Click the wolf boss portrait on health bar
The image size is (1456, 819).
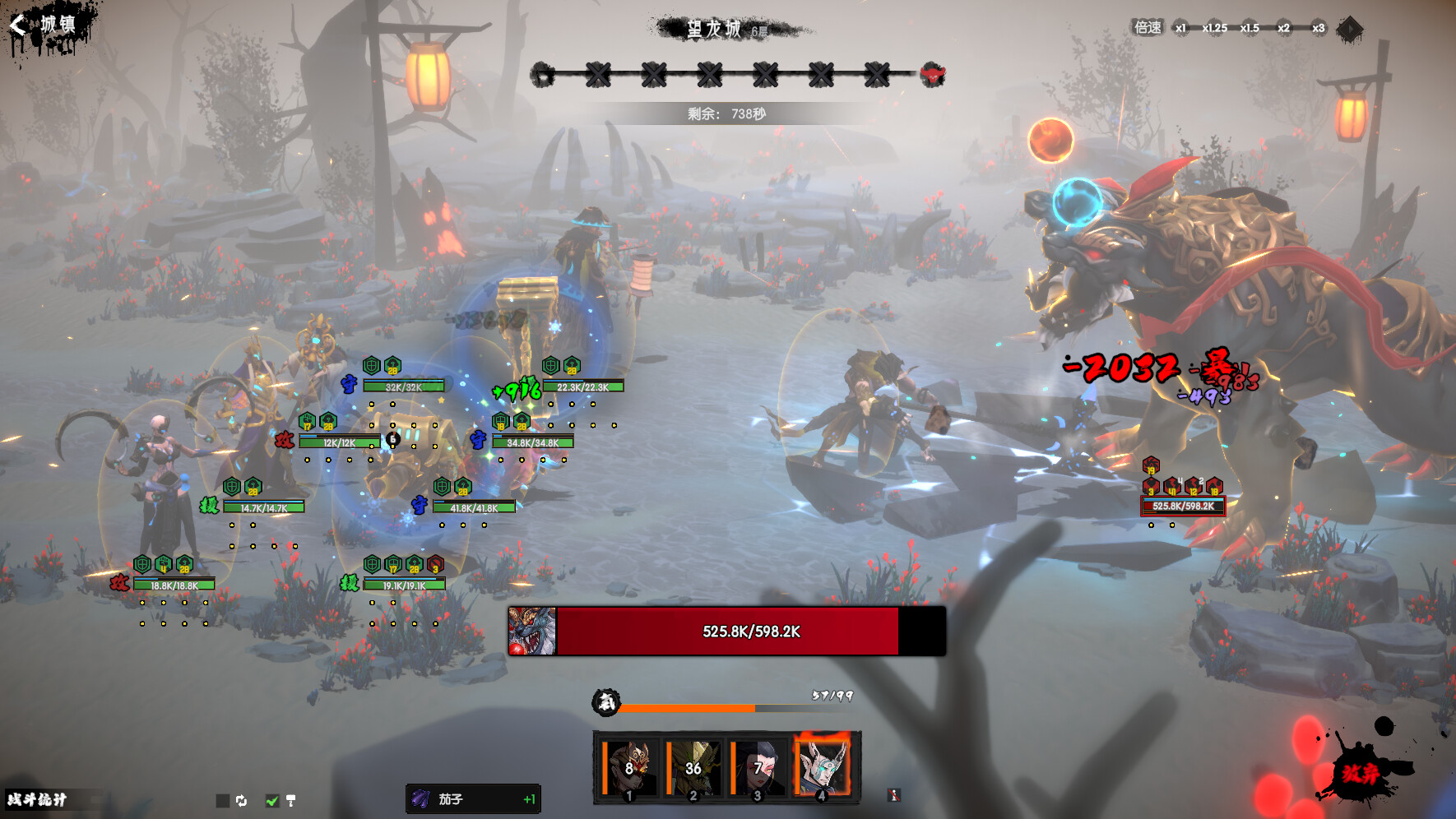point(532,632)
